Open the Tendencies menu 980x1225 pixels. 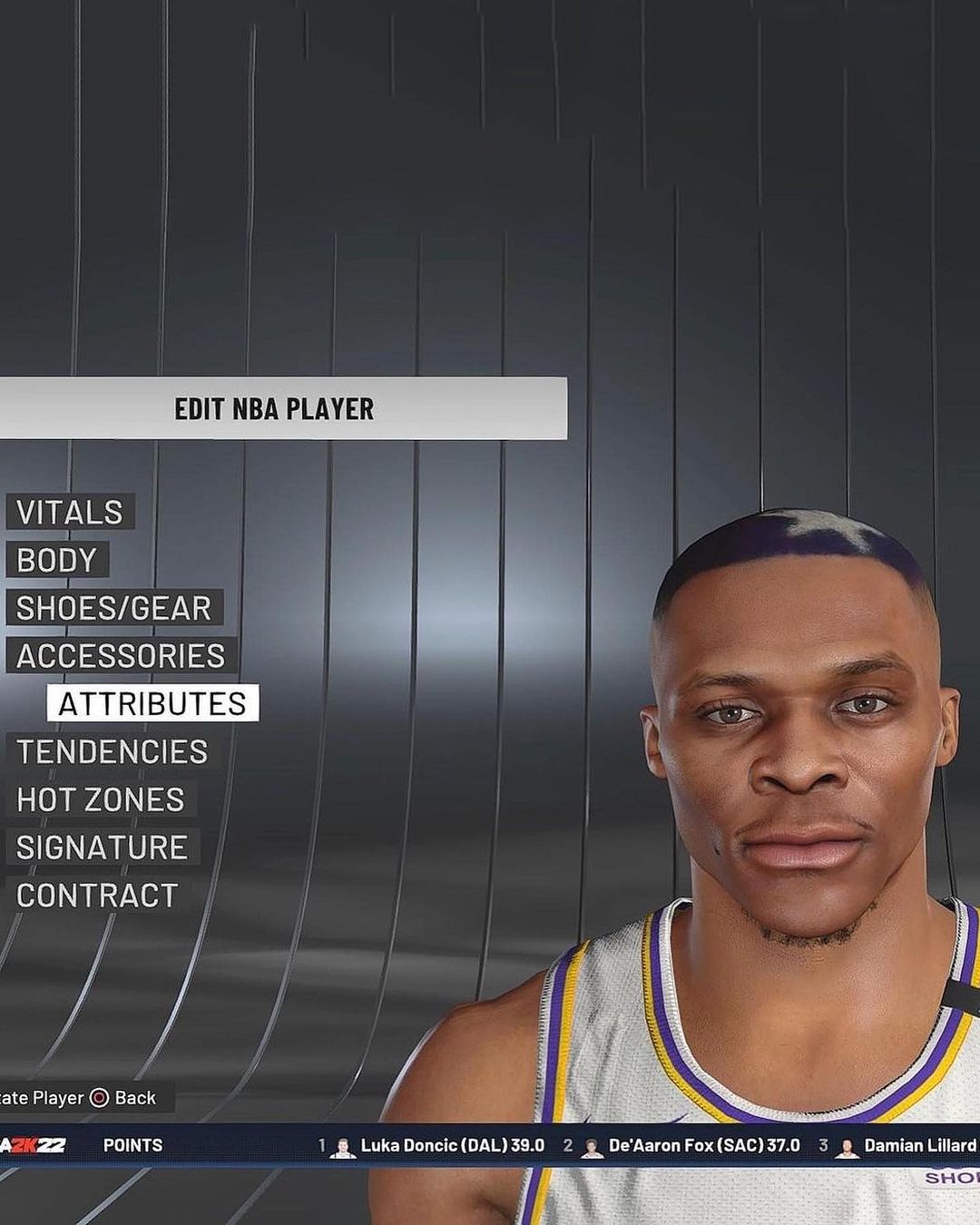click(112, 752)
